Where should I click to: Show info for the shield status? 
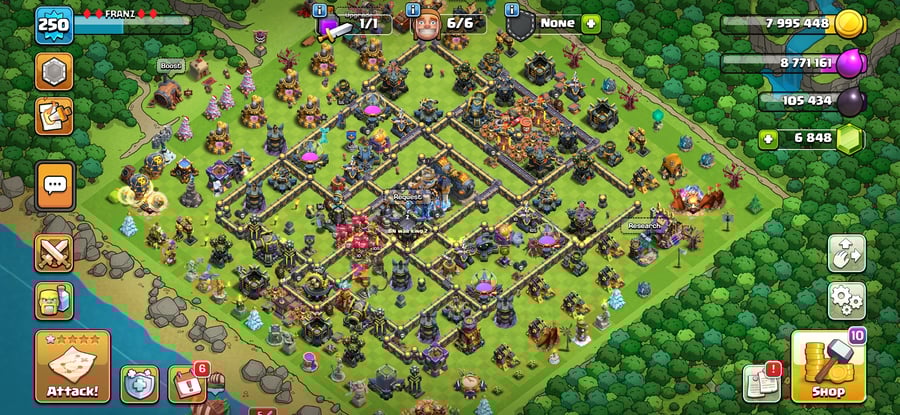pyautogui.click(x=513, y=9)
